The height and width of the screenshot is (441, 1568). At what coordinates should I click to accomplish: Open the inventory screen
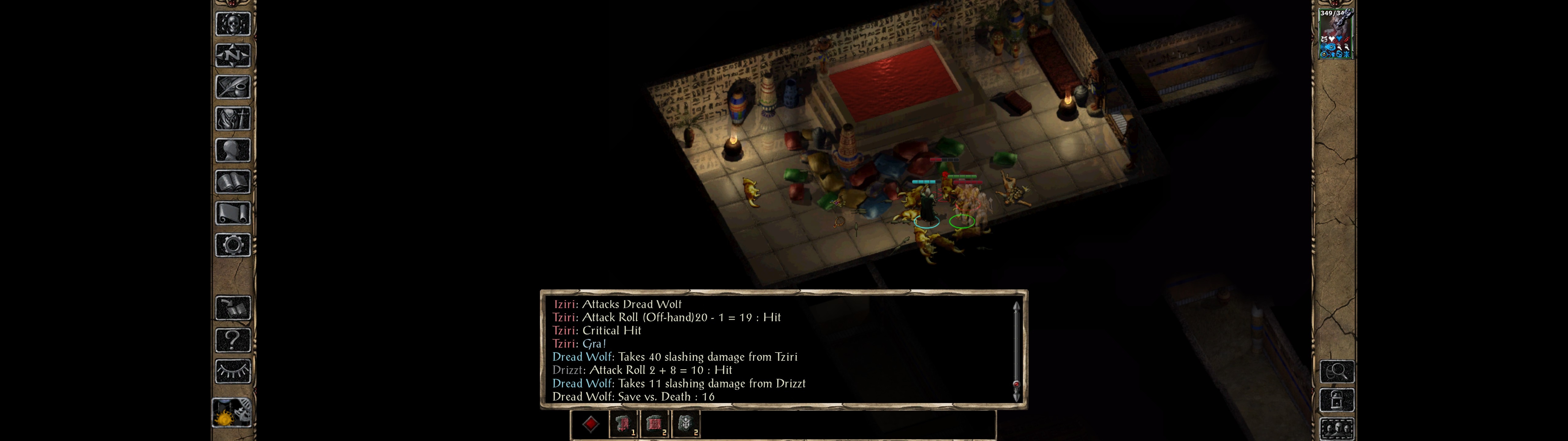point(232,118)
